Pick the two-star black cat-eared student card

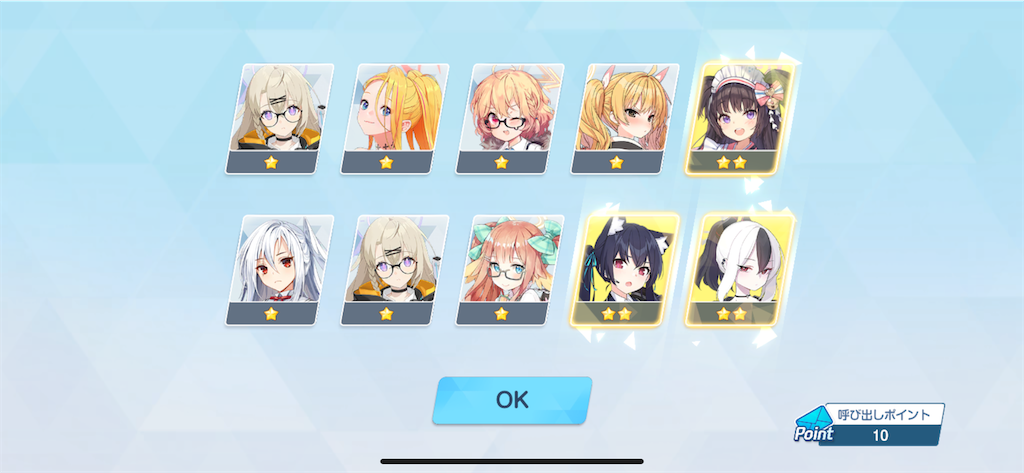click(x=625, y=270)
